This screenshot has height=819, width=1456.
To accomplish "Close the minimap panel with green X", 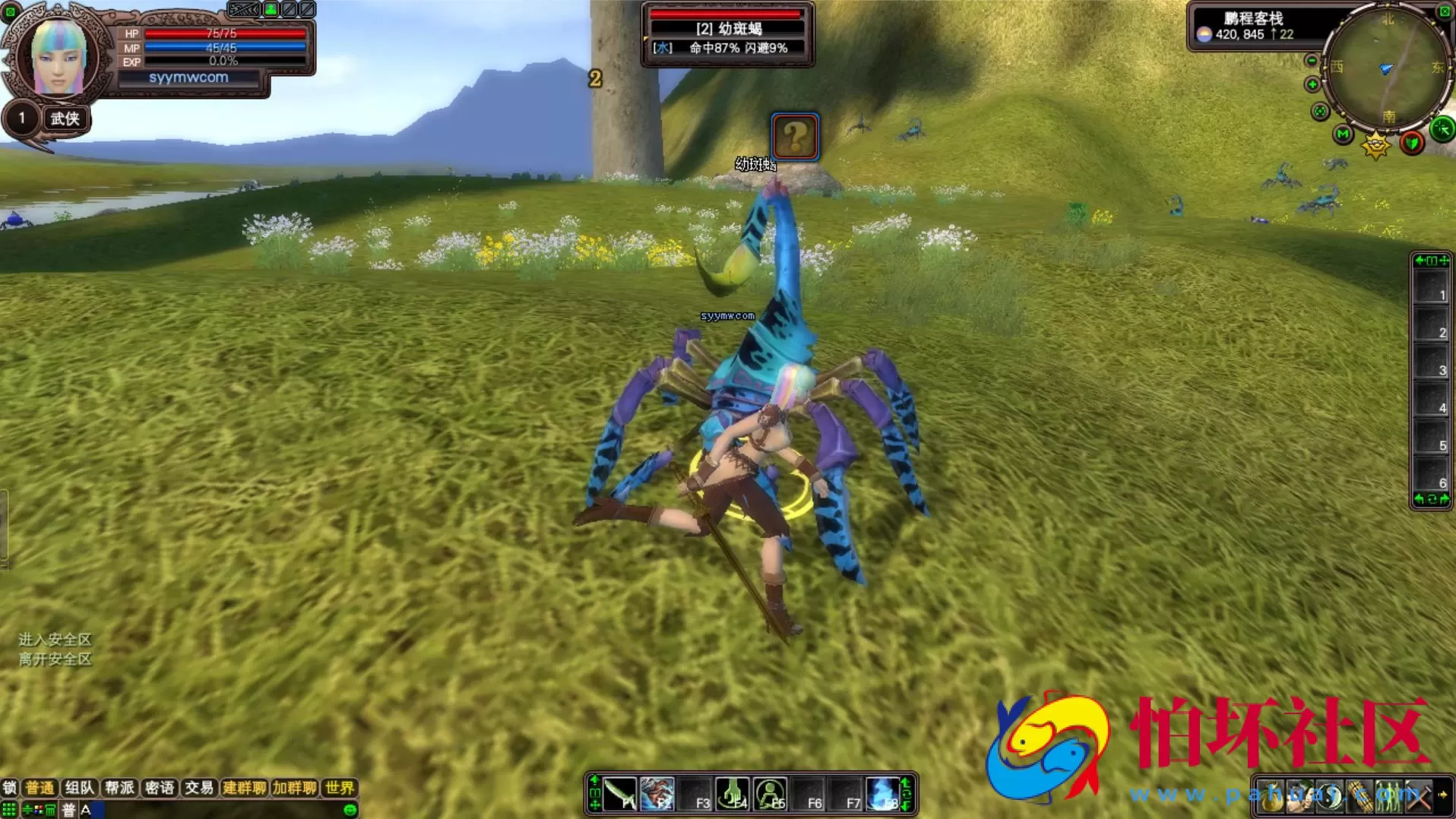I will point(1445,11).
